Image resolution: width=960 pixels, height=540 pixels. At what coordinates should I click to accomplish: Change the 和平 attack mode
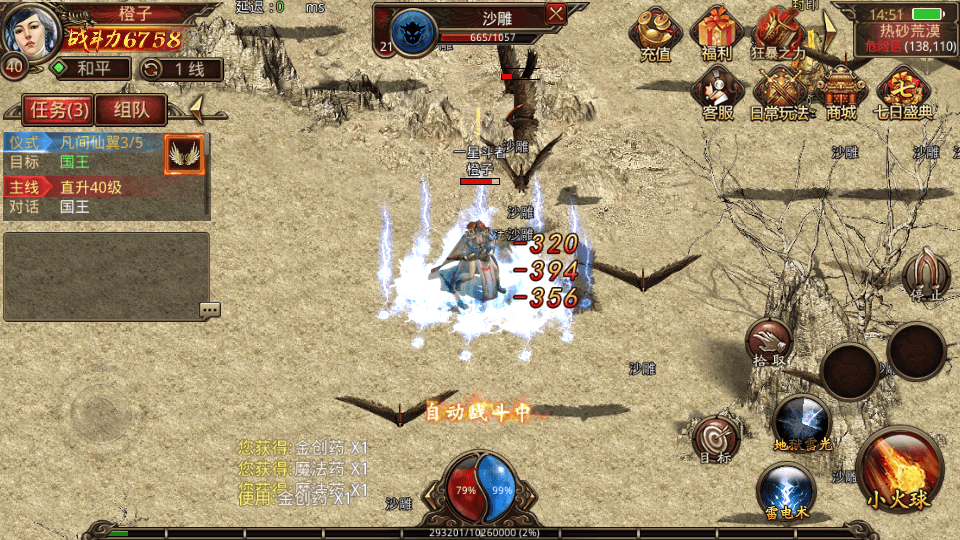[91, 69]
